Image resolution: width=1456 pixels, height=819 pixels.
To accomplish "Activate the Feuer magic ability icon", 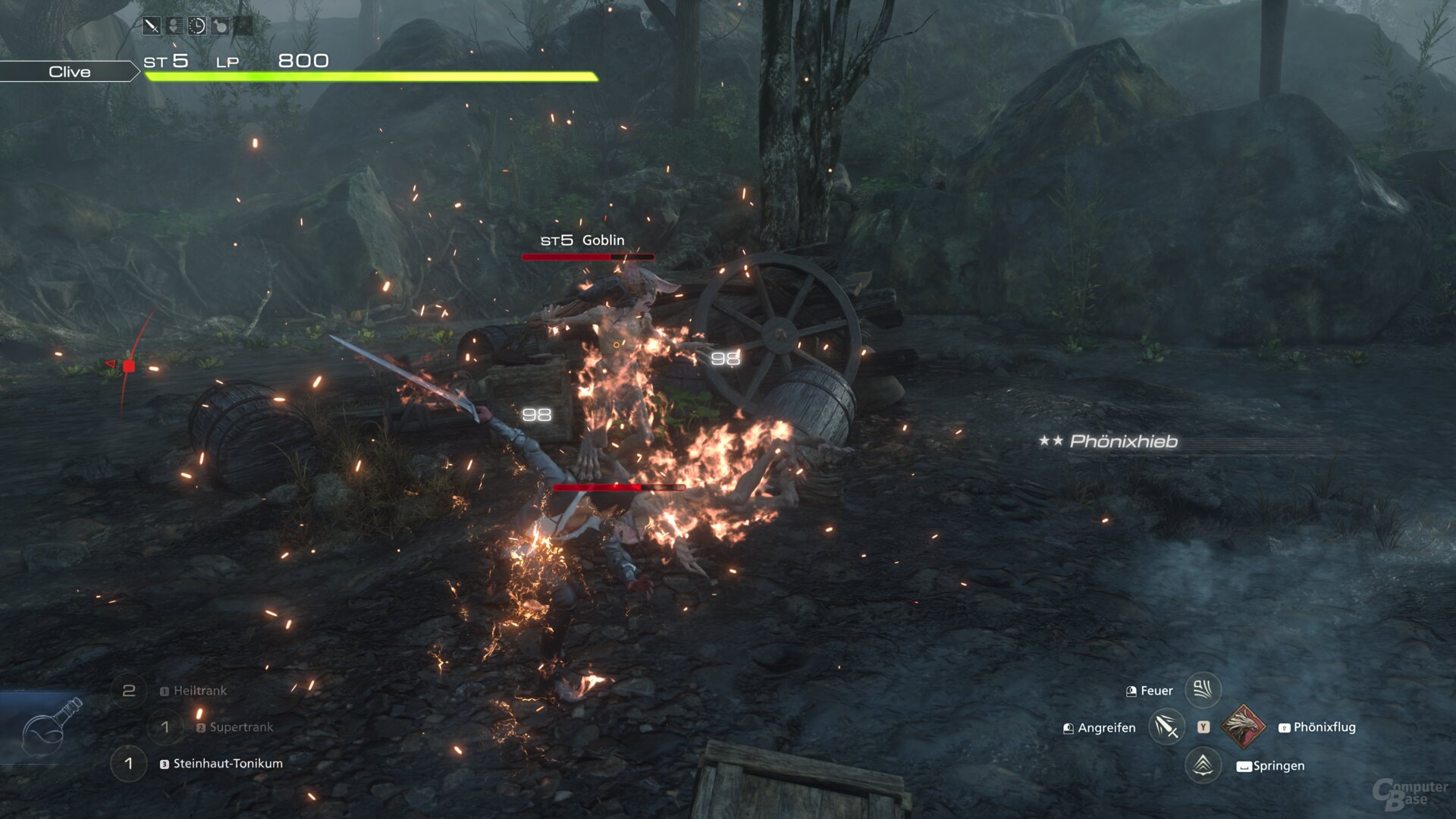I will coord(1203,690).
